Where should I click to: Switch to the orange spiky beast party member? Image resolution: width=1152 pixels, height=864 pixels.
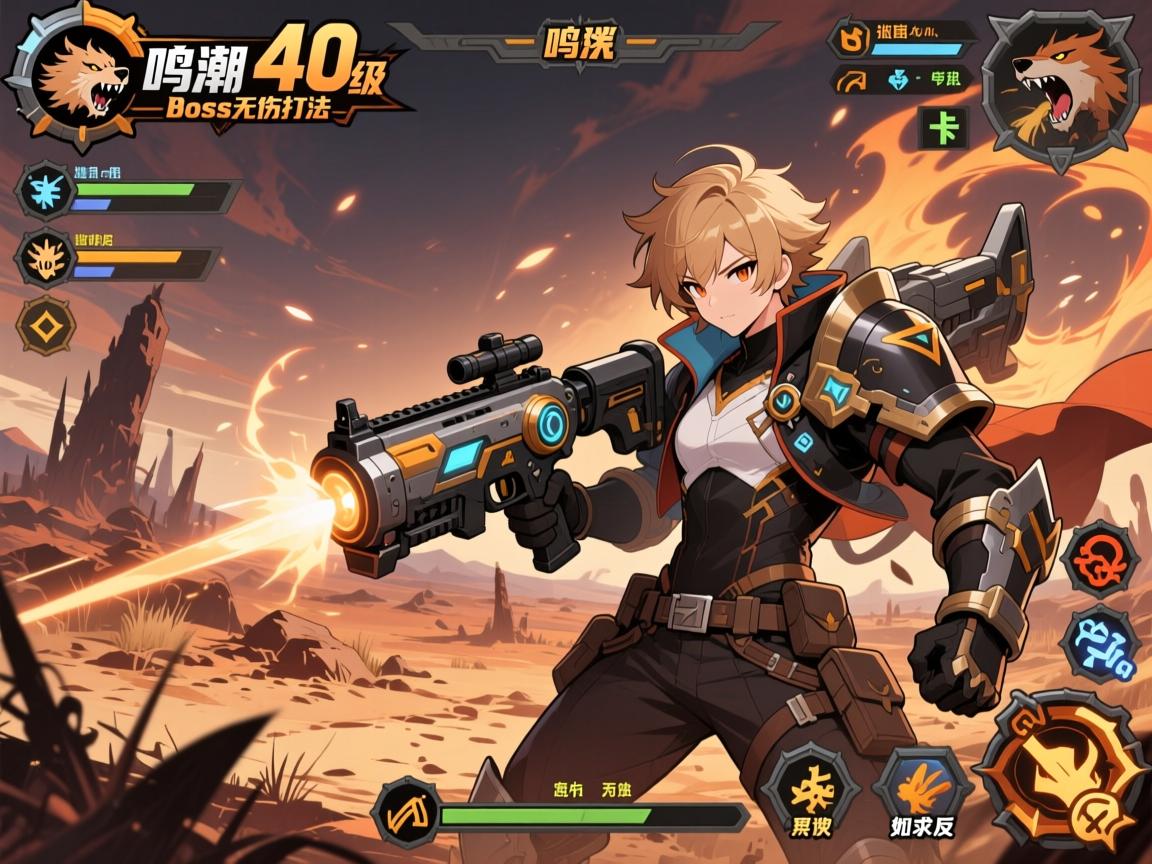pyautogui.click(x=46, y=256)
